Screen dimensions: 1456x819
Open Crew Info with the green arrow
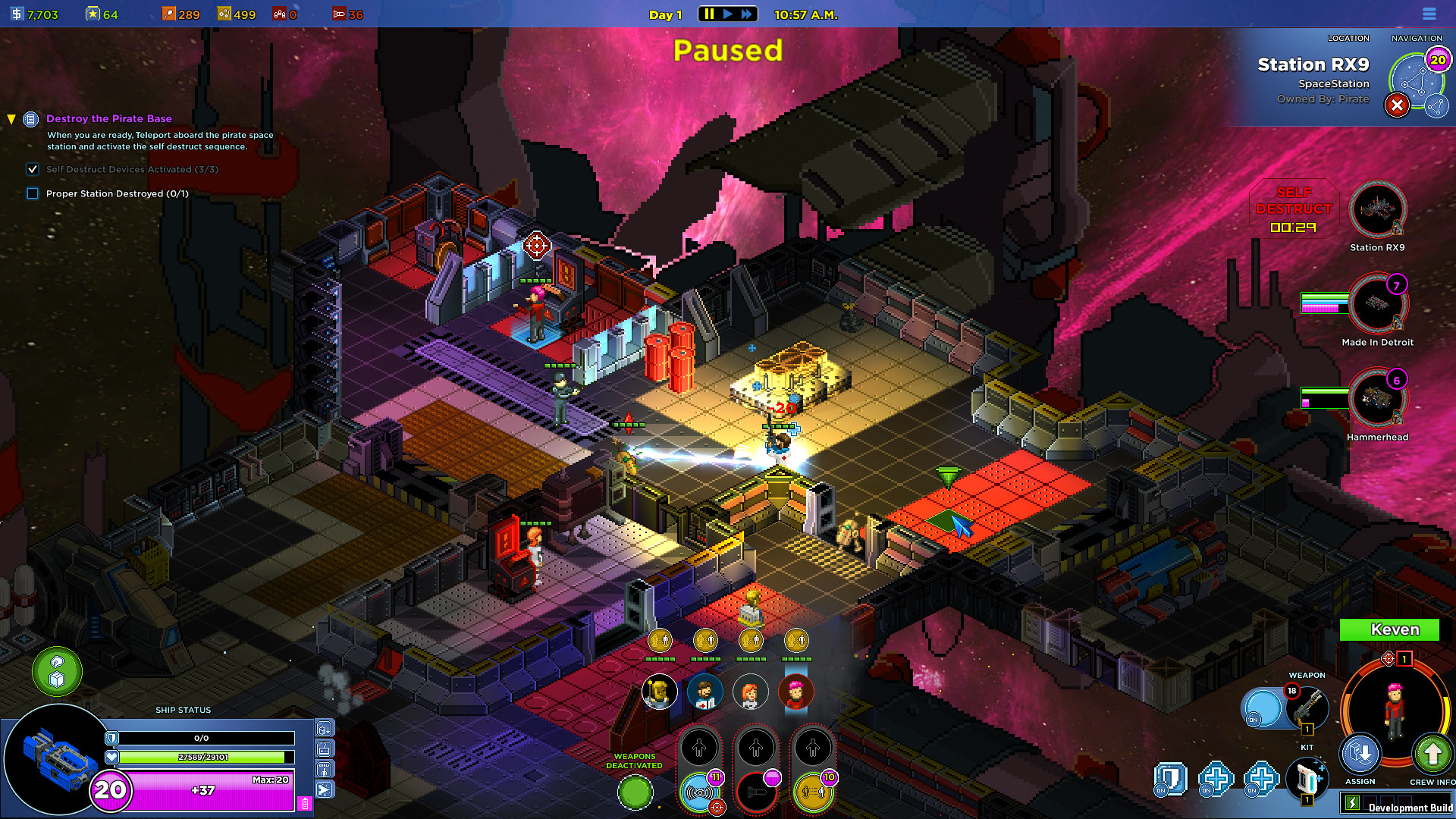1432,755
